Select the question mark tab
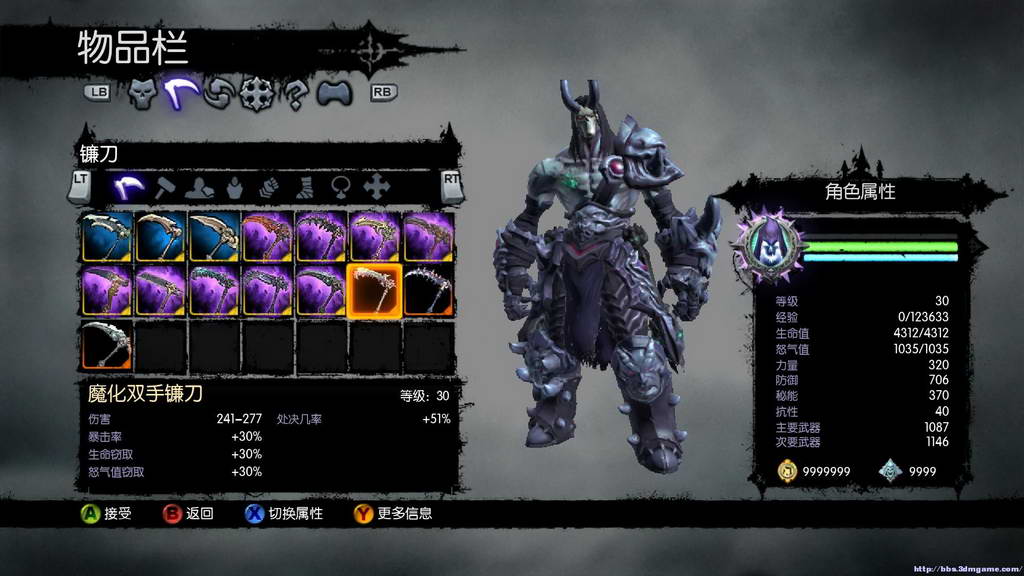This screenshot has height=576, width=1024. pos(295,93)
